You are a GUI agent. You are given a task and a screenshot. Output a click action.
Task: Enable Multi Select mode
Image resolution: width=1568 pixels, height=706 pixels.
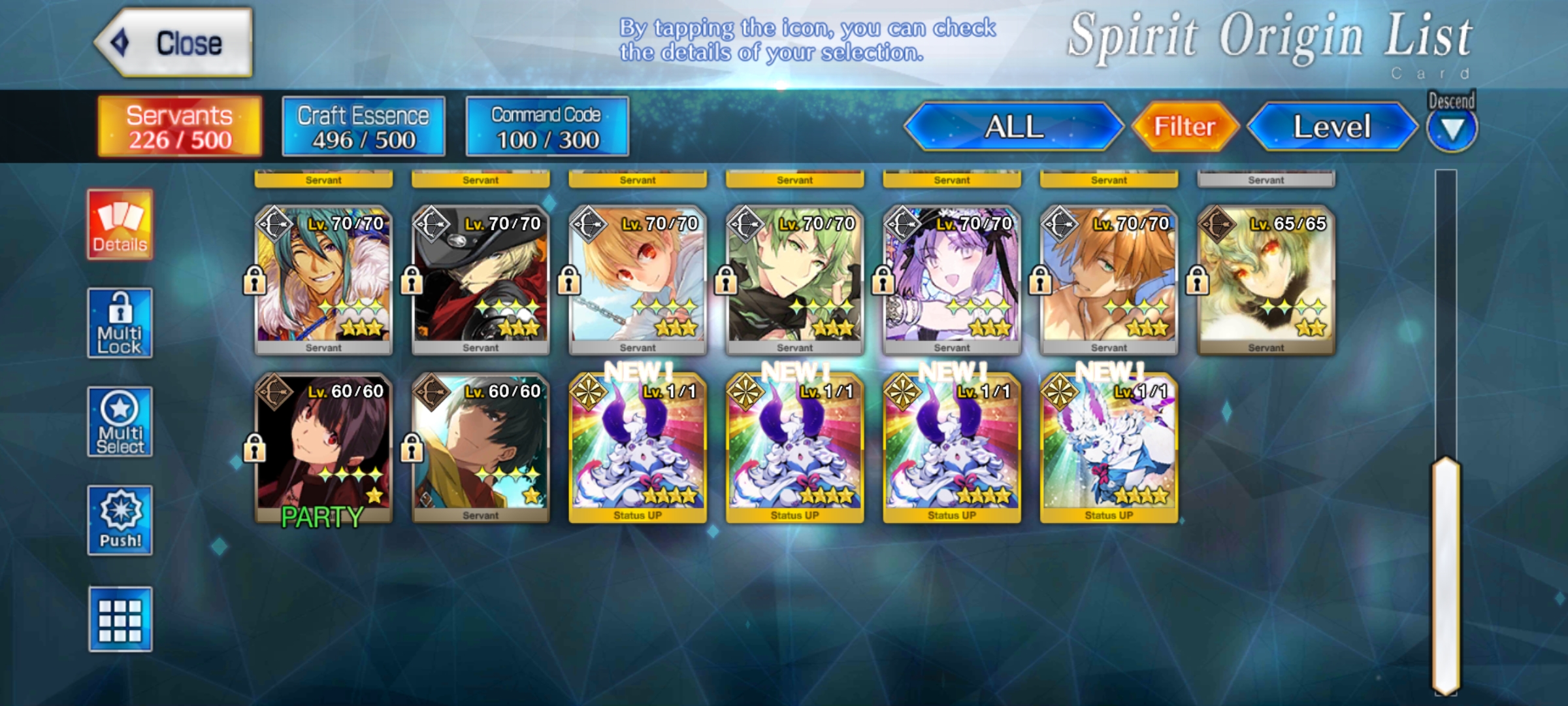[120, 422]
